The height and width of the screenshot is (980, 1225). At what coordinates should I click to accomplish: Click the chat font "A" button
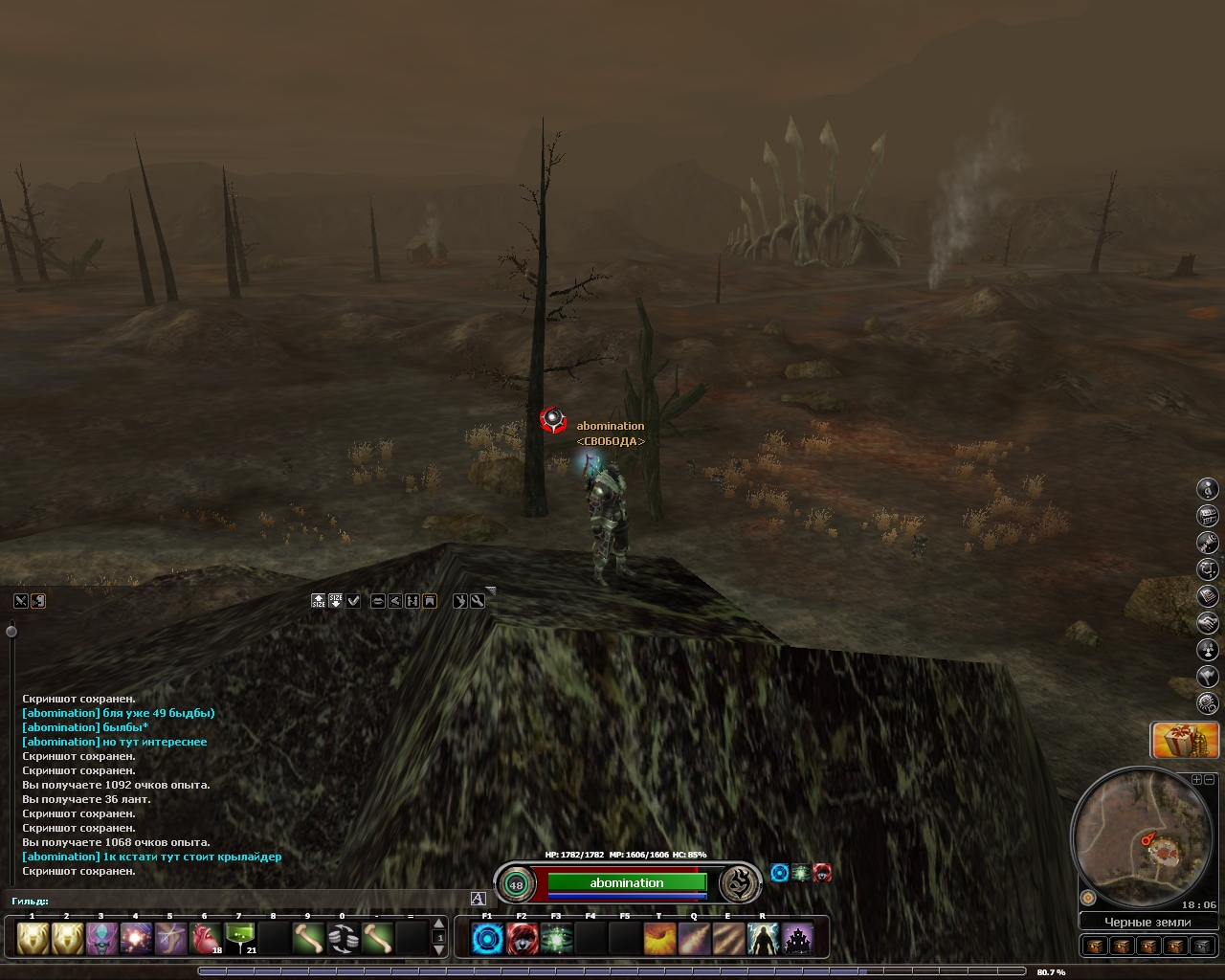point(479,899)
